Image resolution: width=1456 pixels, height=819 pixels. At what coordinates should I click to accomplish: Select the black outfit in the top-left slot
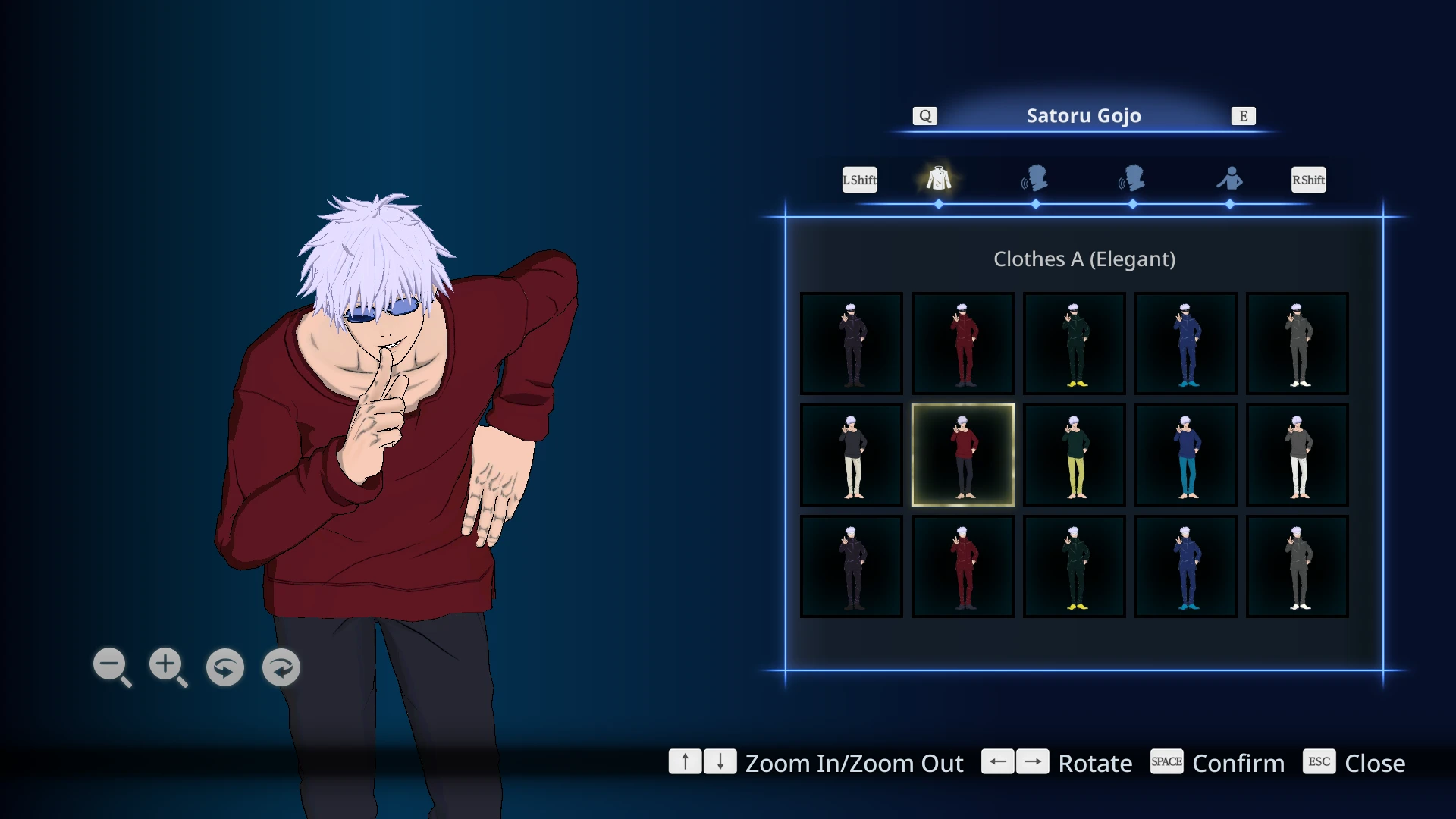click(851, 343)
